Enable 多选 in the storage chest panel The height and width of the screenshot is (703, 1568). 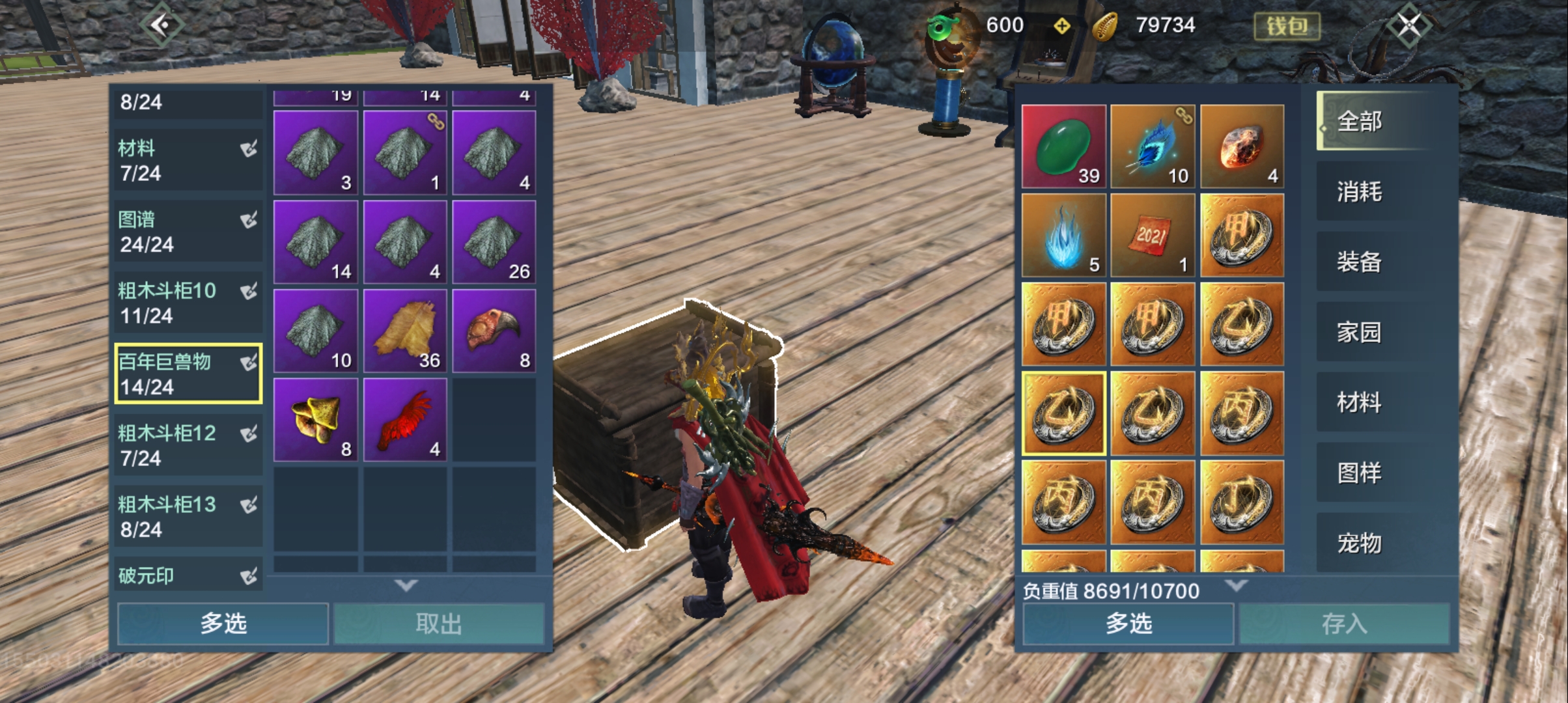223,624
